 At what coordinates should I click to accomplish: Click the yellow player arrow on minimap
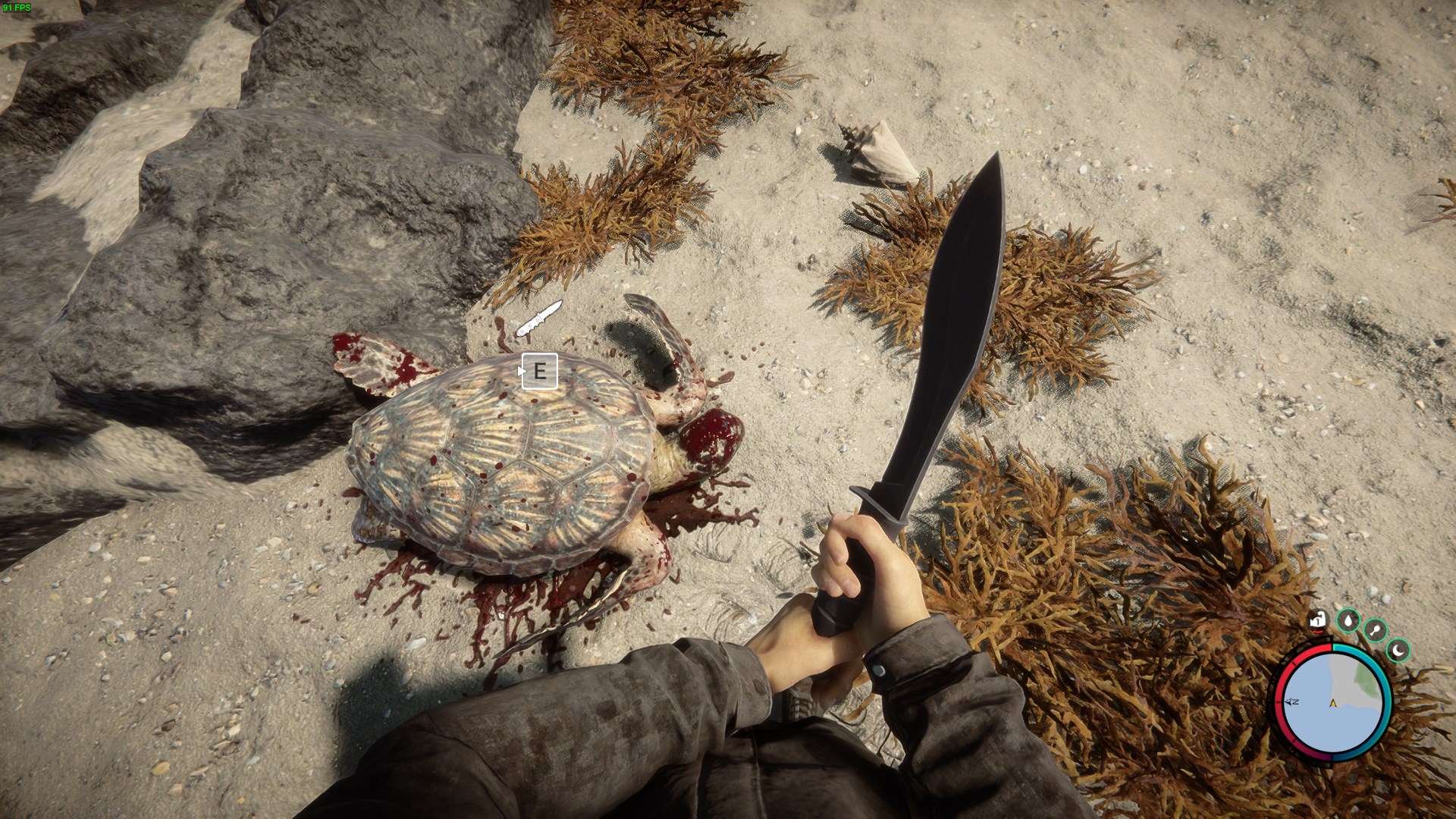pyautogui.click(x=1332, y=703)
